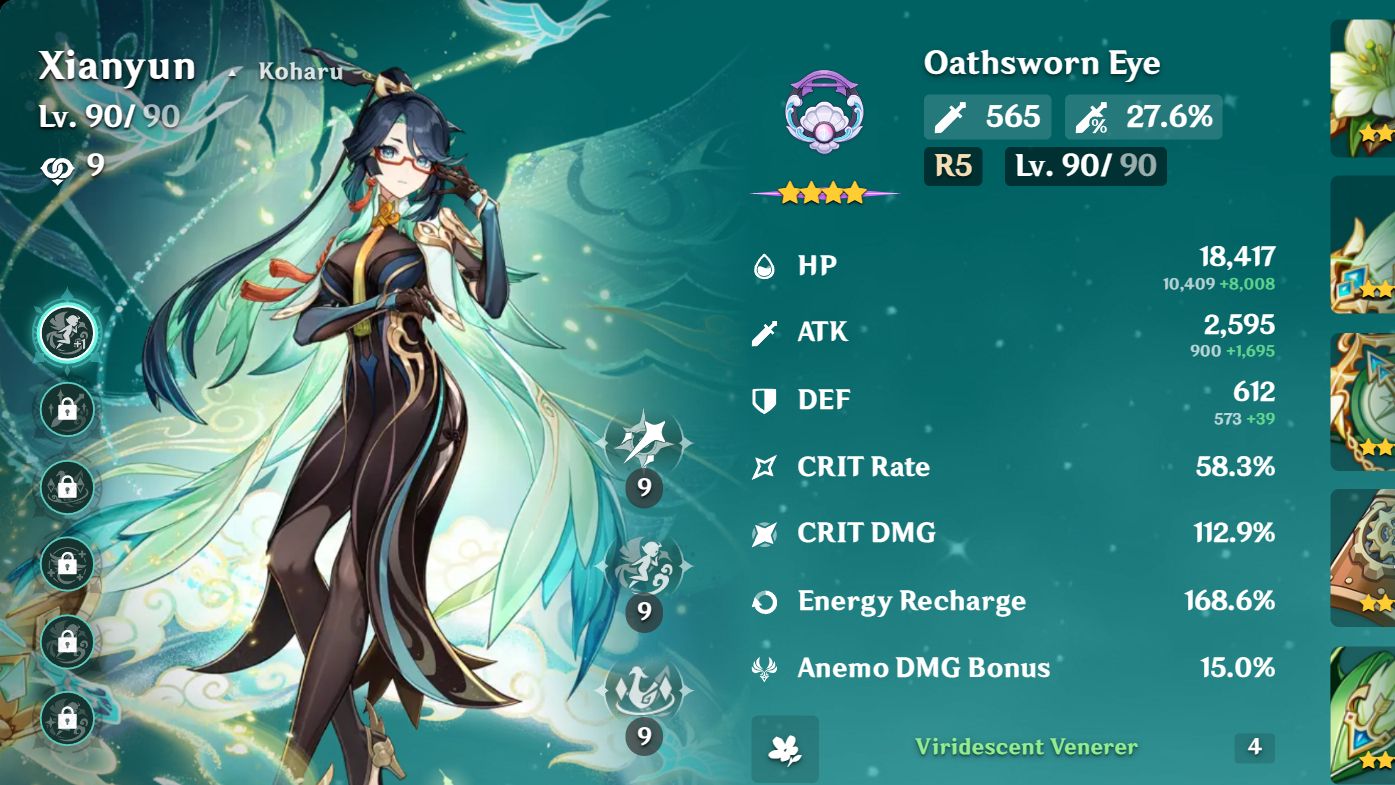The height and width of the screenshot is (785, 1395).
Task: Click the CRIT Rate stat icon
Action: [764, 466]
